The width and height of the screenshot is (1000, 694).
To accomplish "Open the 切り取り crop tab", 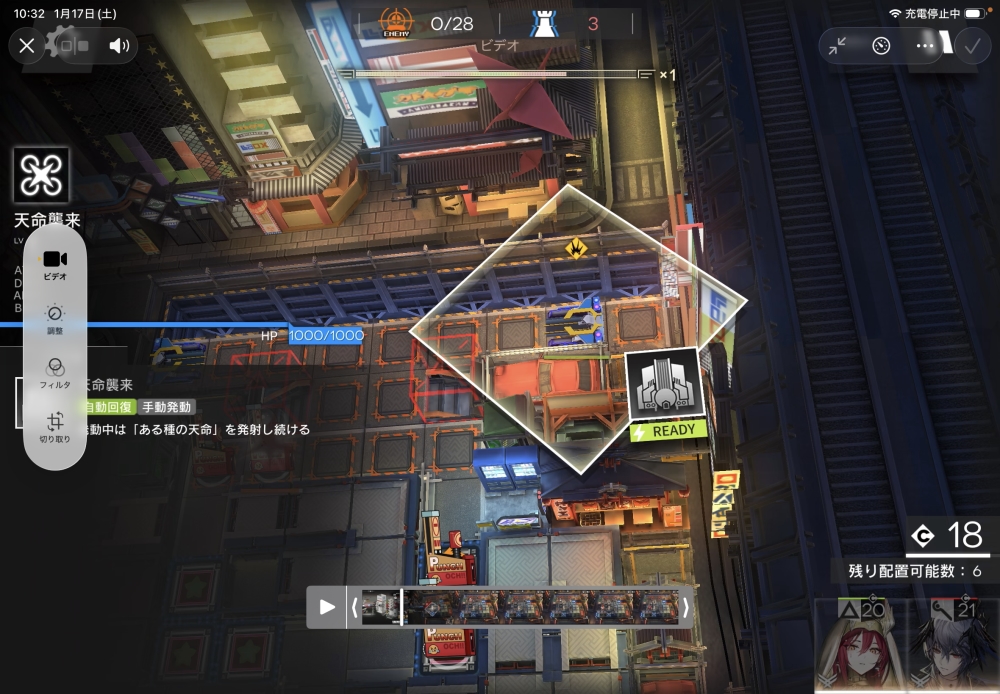I will 55,427.
